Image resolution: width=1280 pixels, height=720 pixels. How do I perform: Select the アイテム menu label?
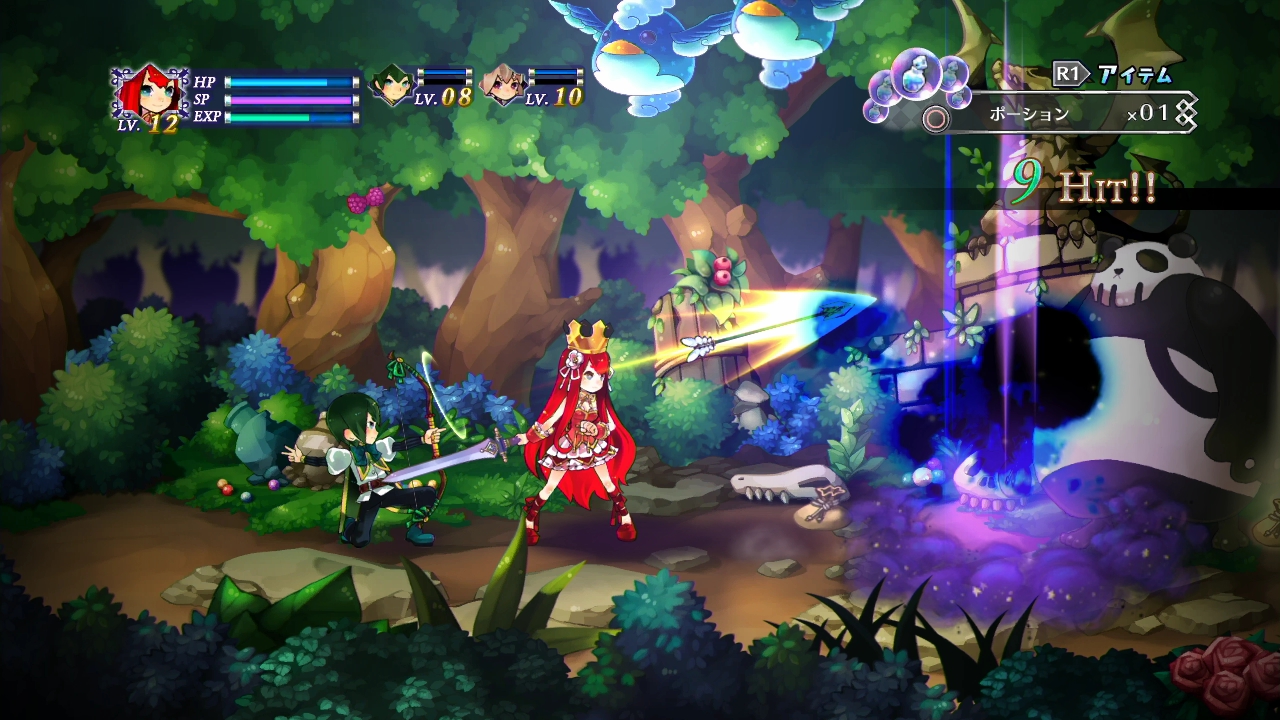pos(1134,73)
